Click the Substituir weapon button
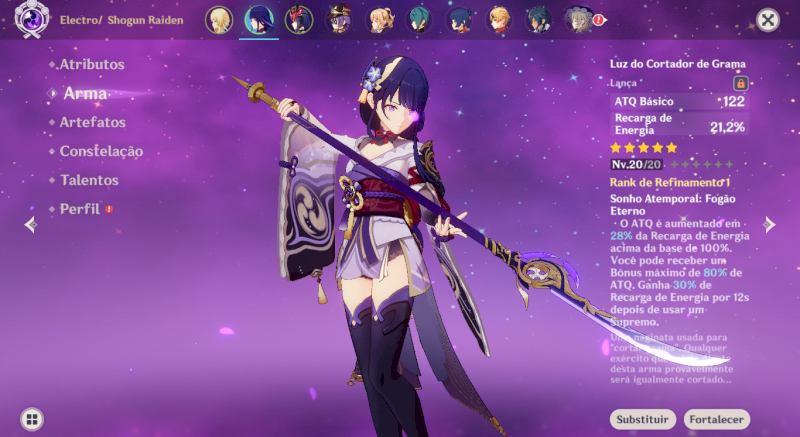800x437 pixels. pos(642,419)
